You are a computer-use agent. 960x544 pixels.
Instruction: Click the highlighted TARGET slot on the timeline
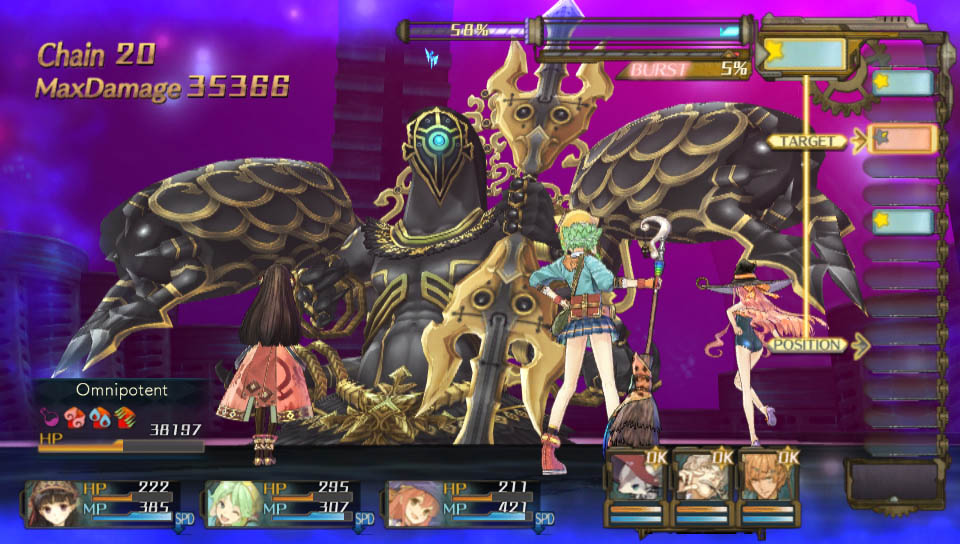tap(902, 139)
